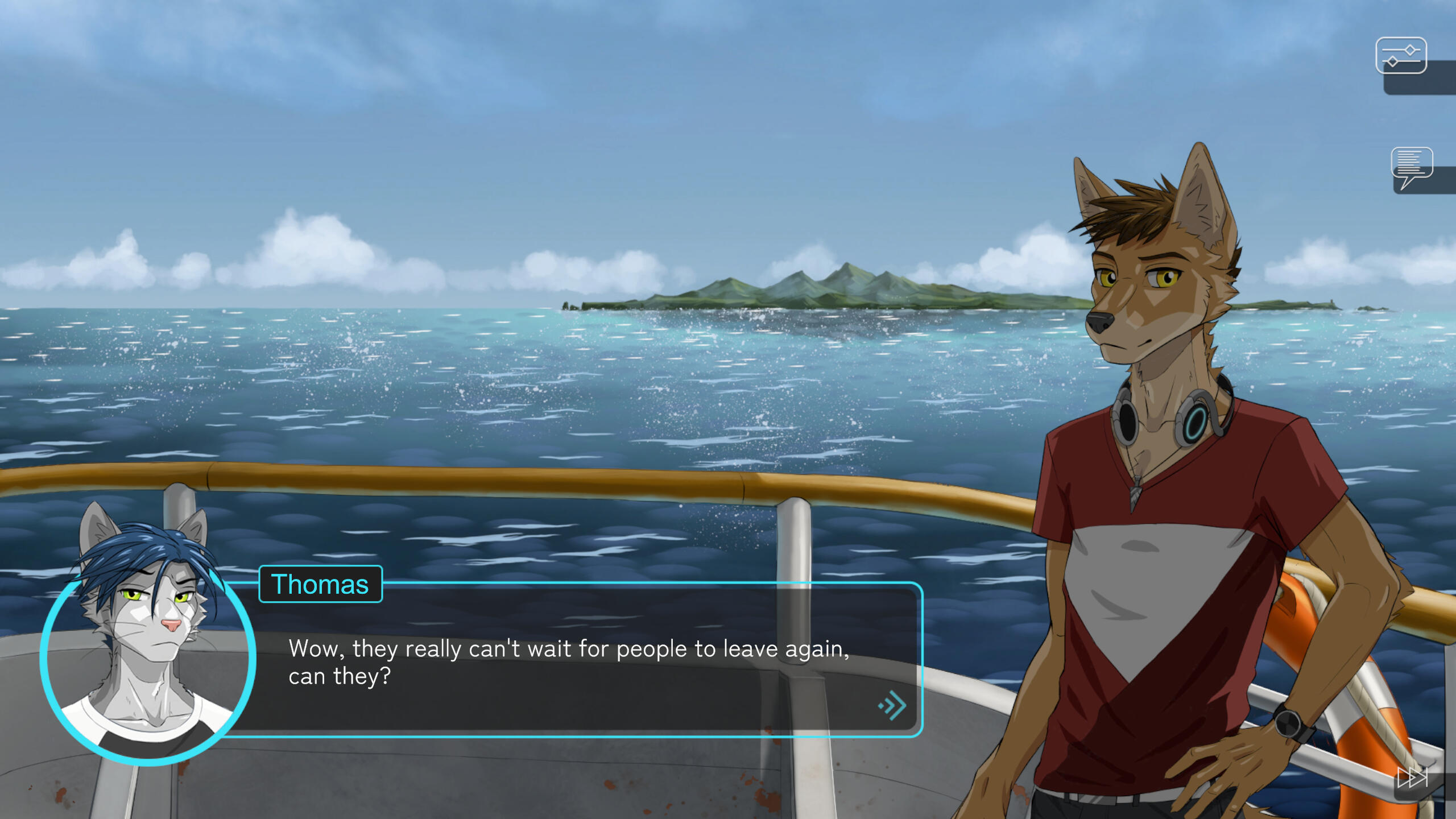Show the dialogue history log
The width and height of the screenshot is (1456, 819).
coord(1411,166)
